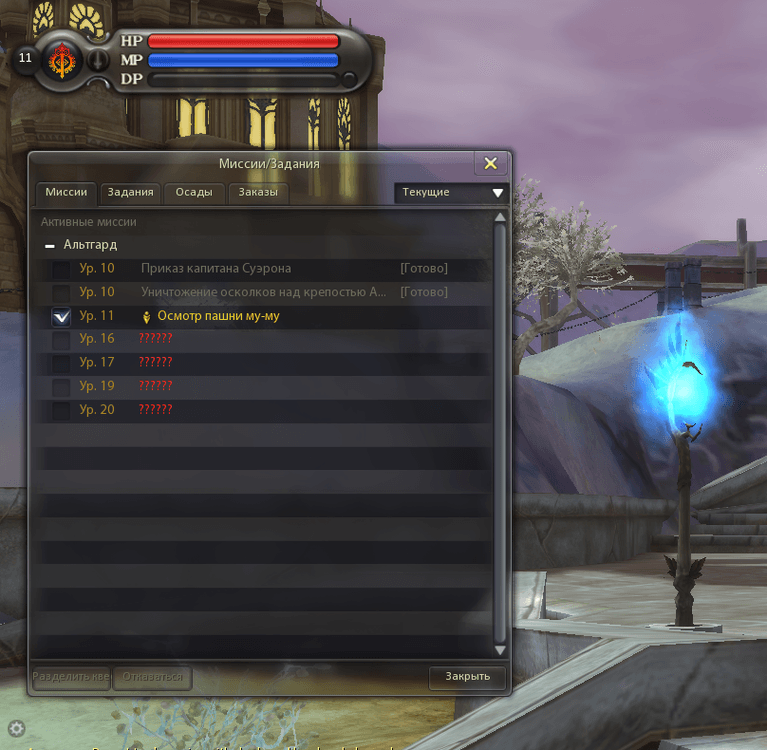
Task: Tick the checkbox for Приказ капитана Суэрона
Action: tap(61, 269)
